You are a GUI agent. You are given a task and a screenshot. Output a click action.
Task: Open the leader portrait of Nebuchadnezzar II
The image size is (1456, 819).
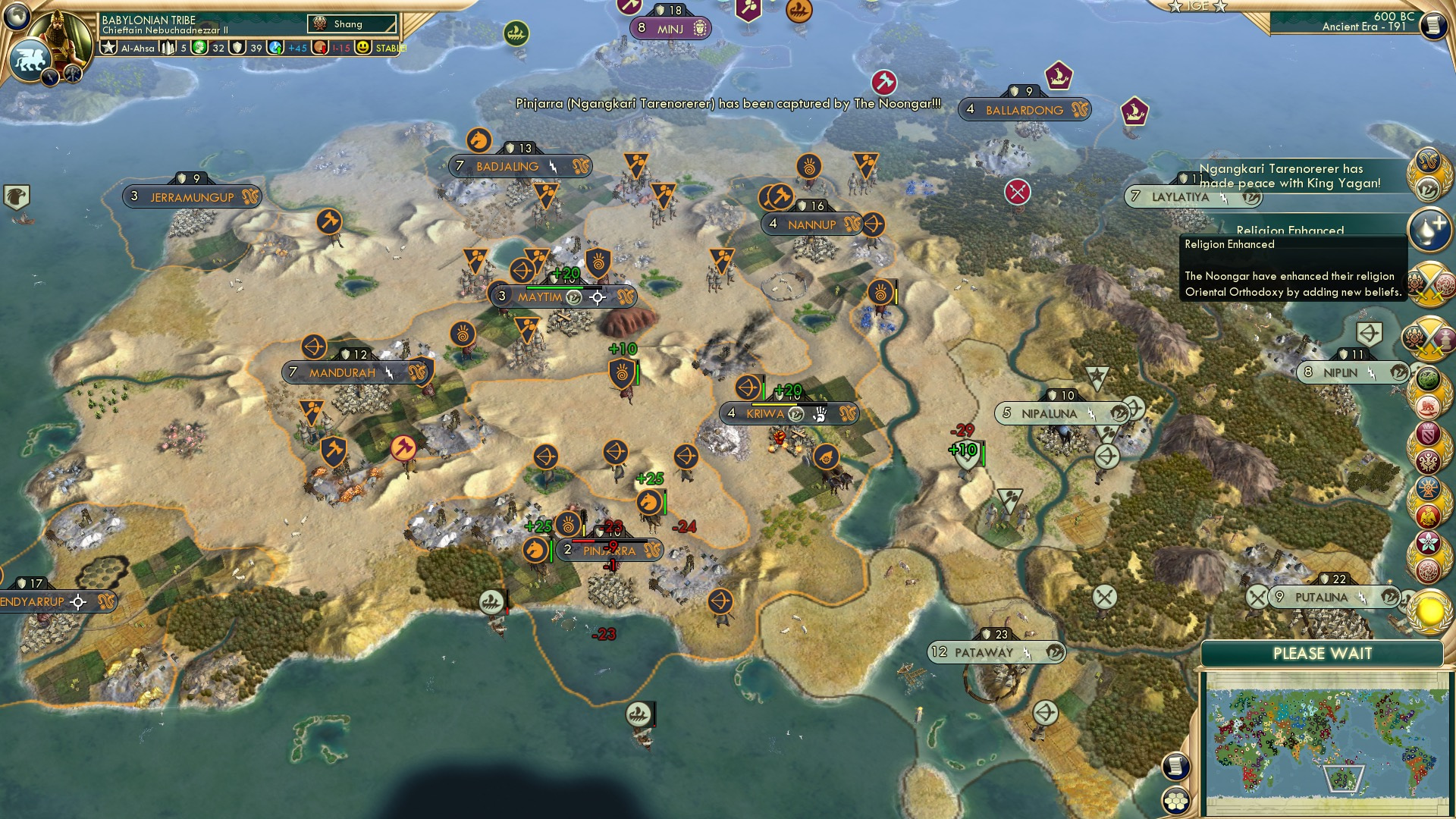point(59,34)
